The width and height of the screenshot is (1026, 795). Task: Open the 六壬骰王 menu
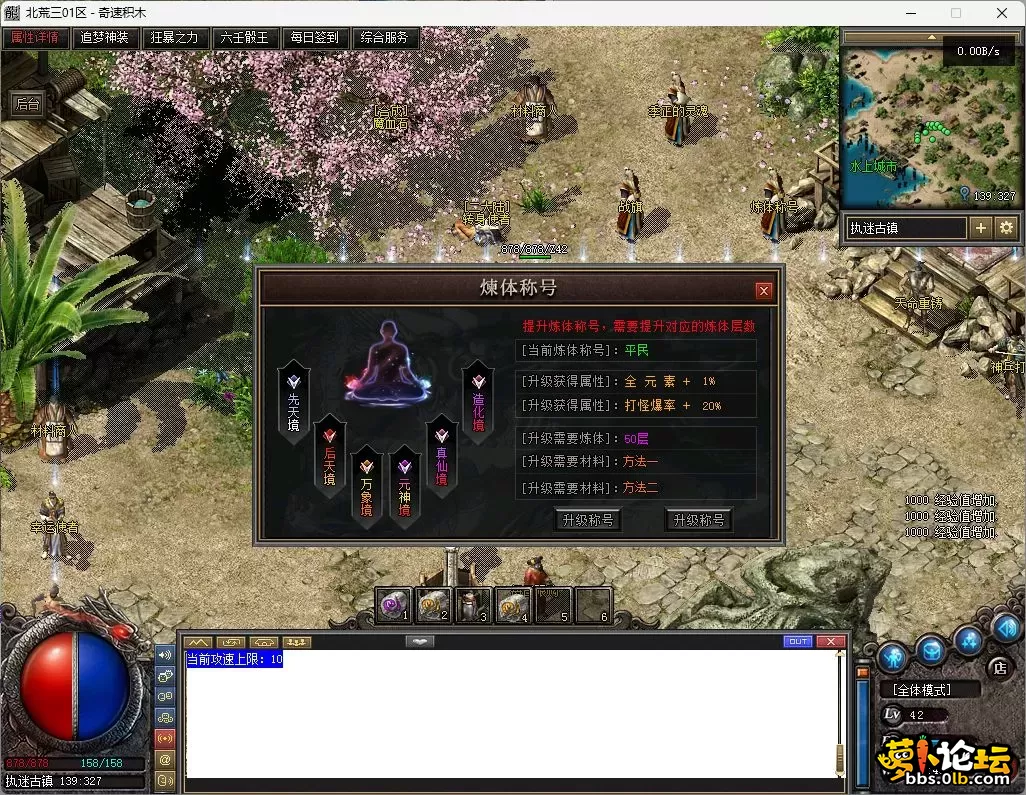(x=245, y=38)
